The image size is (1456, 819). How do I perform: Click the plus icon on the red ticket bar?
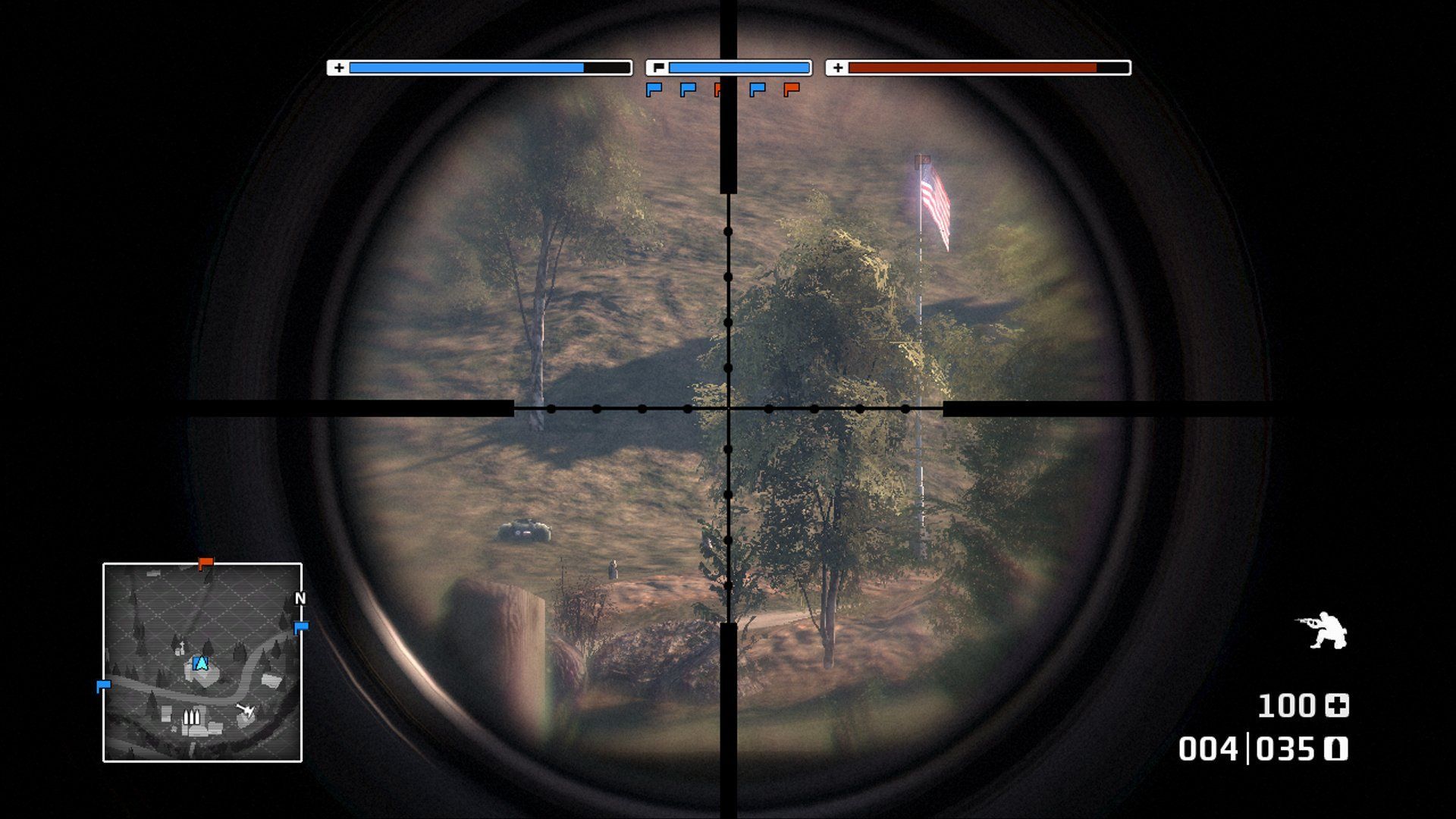(837, 68)
